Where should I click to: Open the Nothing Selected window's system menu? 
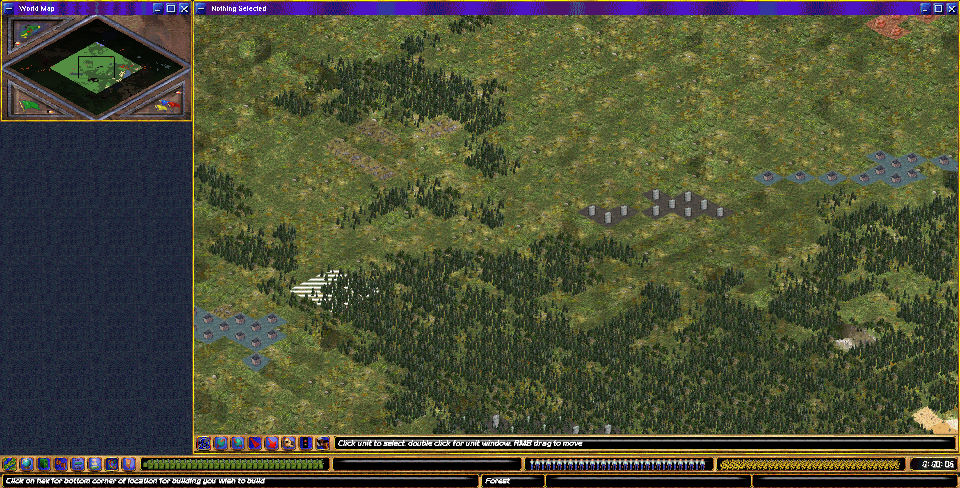(201, 8)
